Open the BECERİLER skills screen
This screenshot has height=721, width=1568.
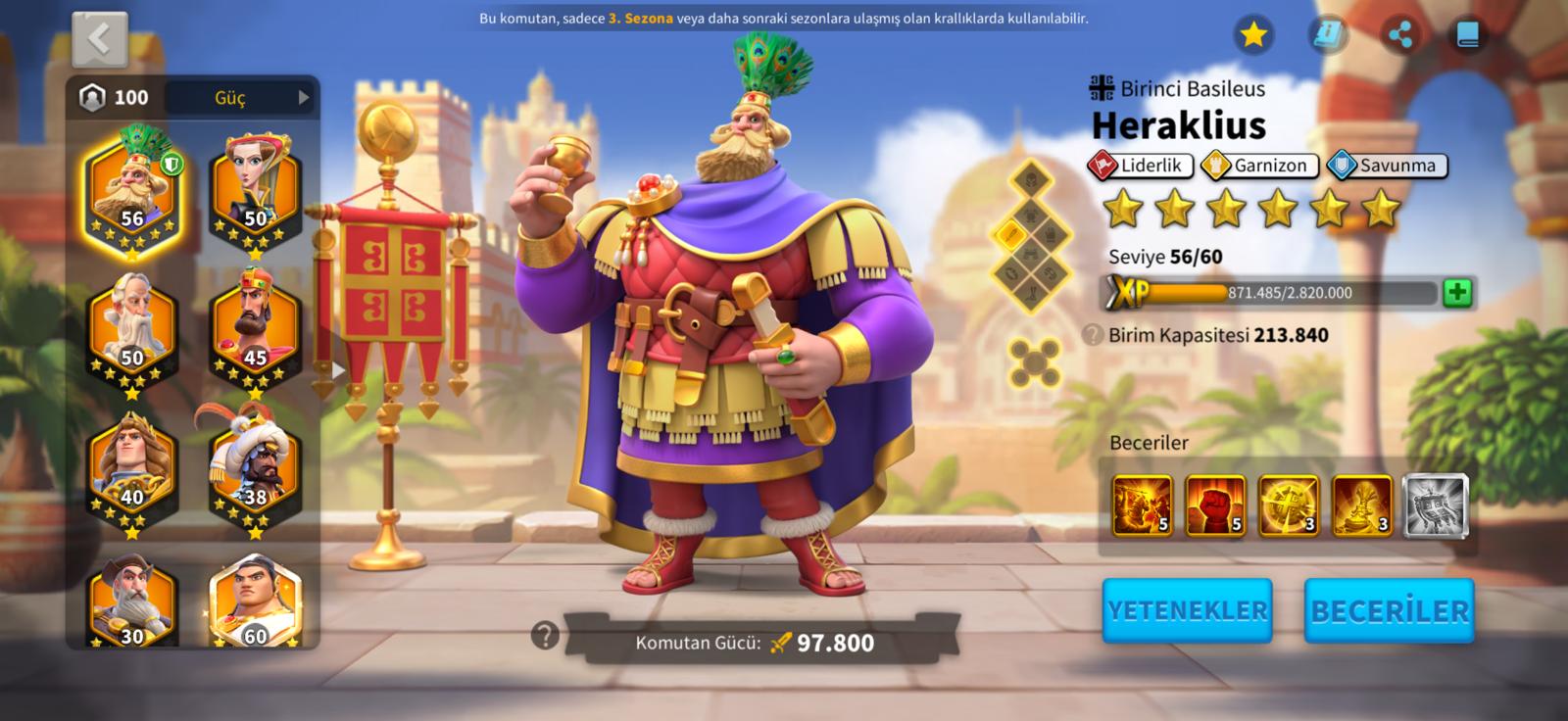click(1389, 610)
